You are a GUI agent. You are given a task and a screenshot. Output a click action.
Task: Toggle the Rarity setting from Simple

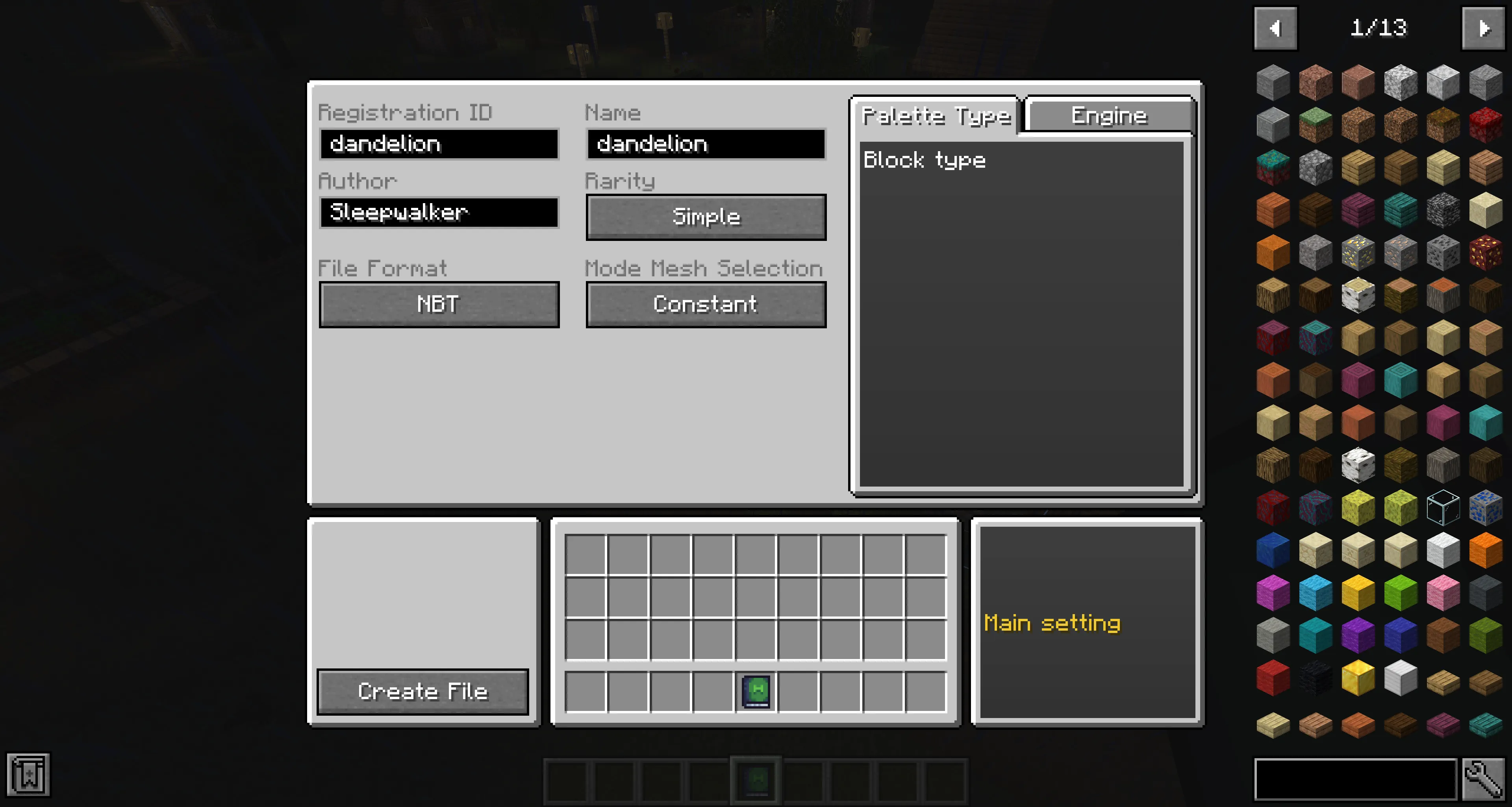pyautogui.click(x=706, y=217)
